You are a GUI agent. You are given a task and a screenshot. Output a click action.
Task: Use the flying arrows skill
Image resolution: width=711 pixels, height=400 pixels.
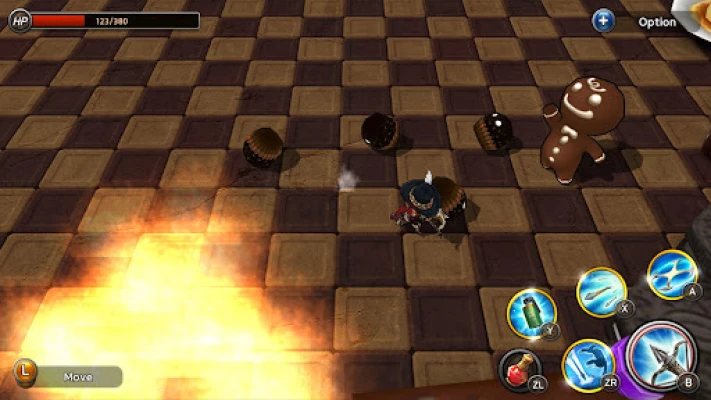pos(601,291)
